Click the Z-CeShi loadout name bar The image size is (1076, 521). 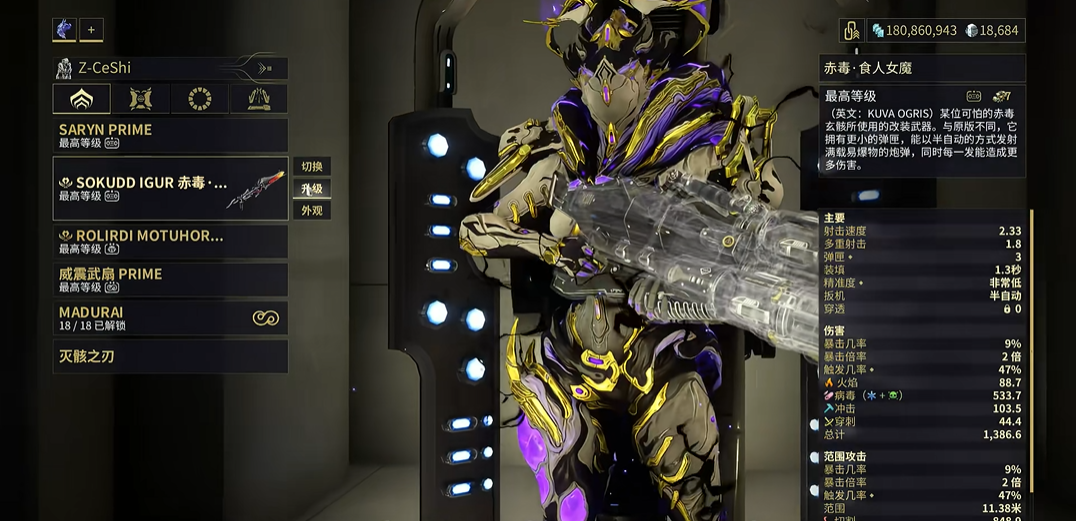tap(170, 68)
